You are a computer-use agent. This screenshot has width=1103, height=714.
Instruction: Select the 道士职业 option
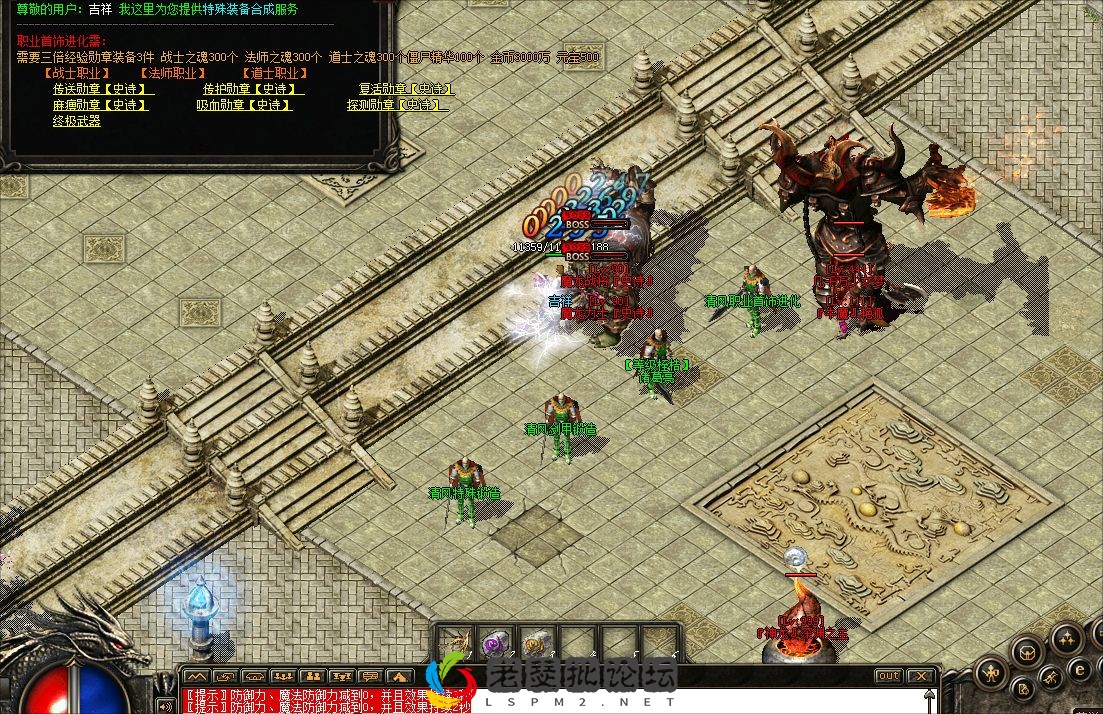click(x=273, y=73)
